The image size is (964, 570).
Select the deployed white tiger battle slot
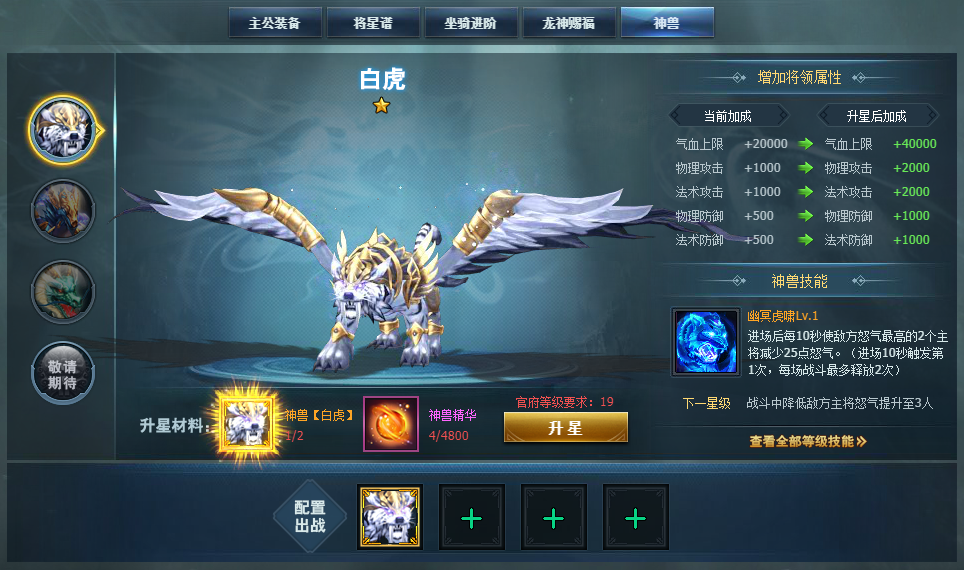click(390, 517)
